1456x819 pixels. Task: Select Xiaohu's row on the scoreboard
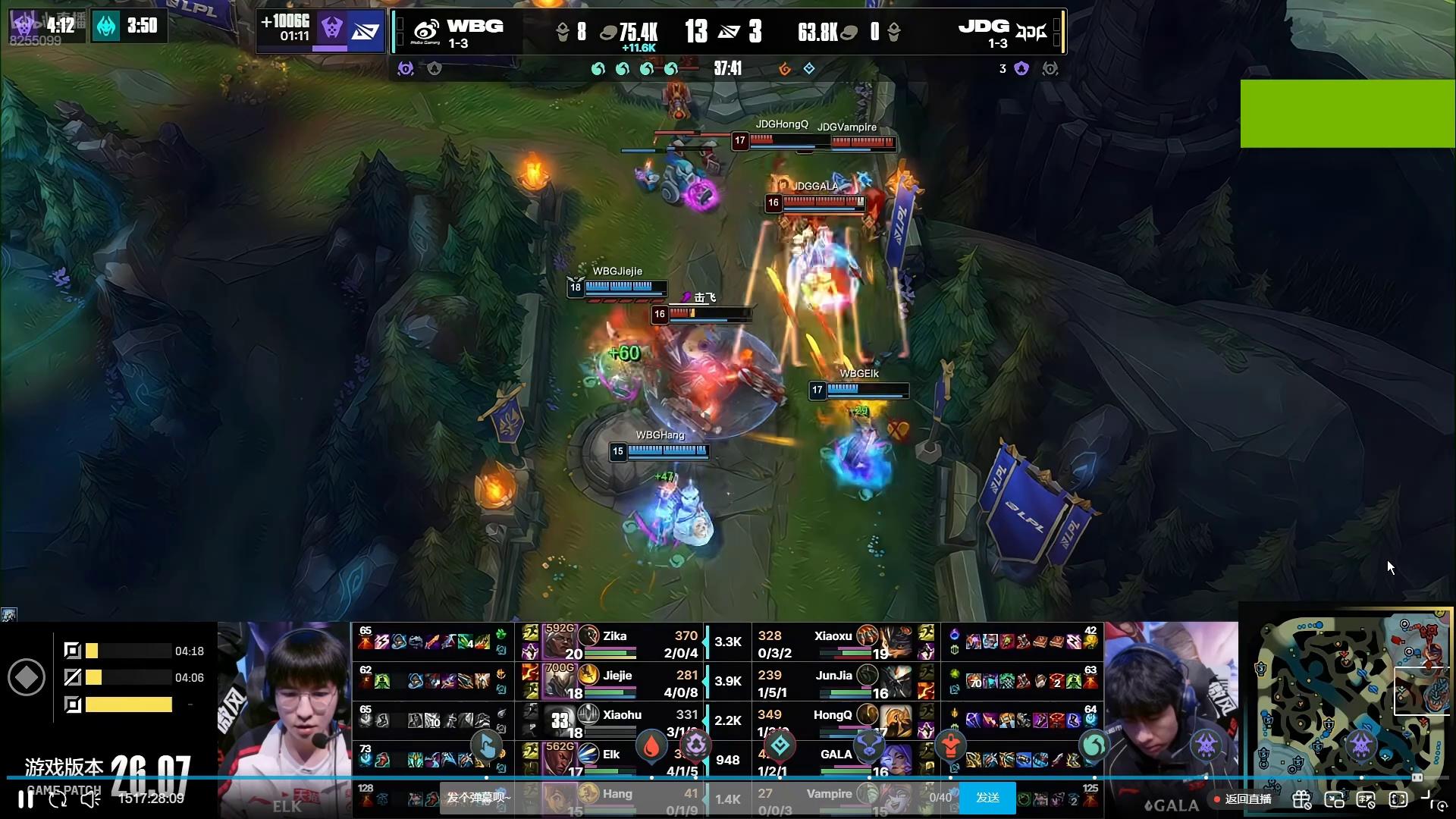click(622, 720)
